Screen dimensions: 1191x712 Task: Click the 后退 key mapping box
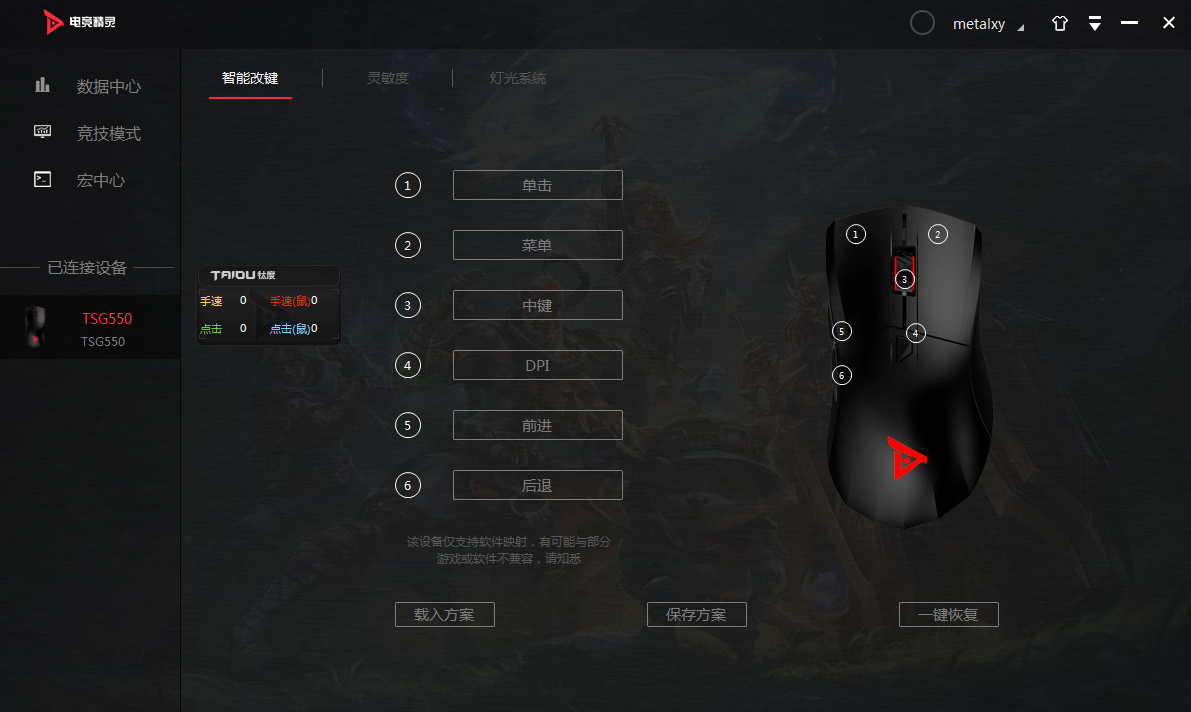(537, 485)
